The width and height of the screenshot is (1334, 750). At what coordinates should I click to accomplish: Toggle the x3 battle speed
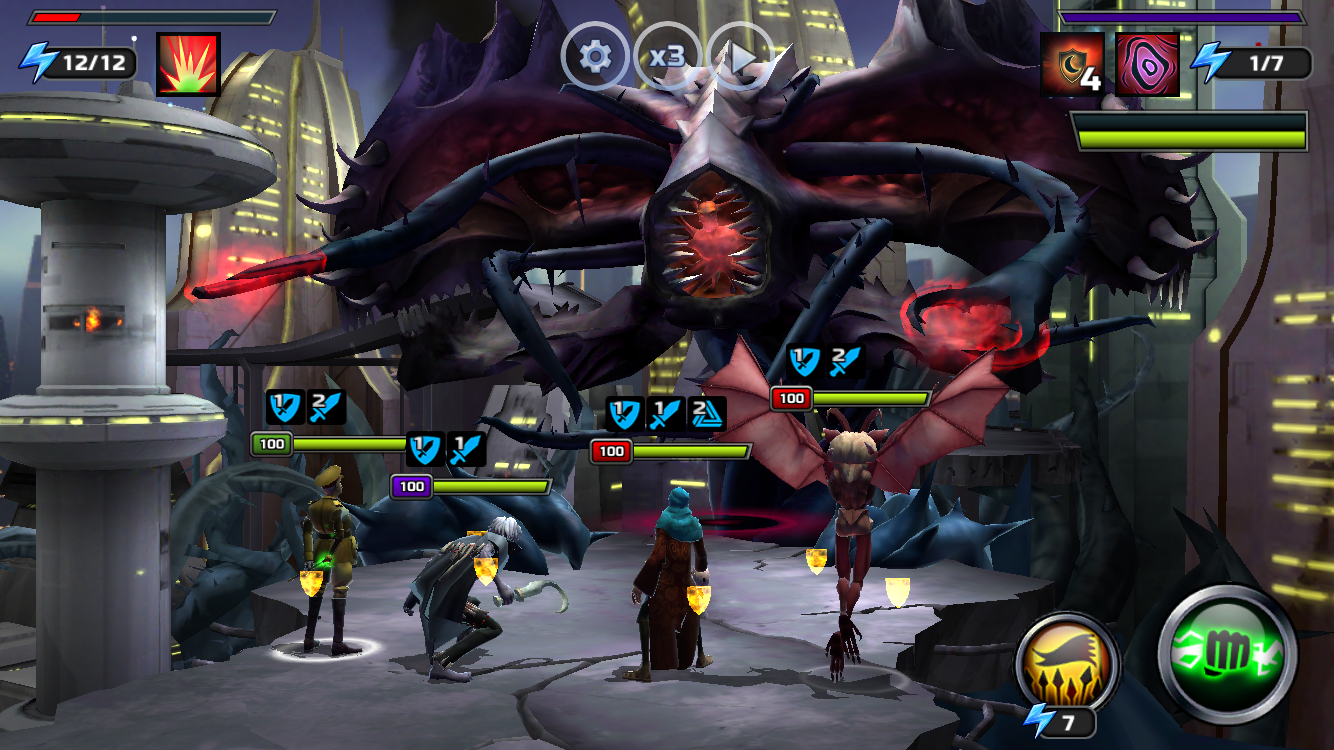(x=667, y=57)
